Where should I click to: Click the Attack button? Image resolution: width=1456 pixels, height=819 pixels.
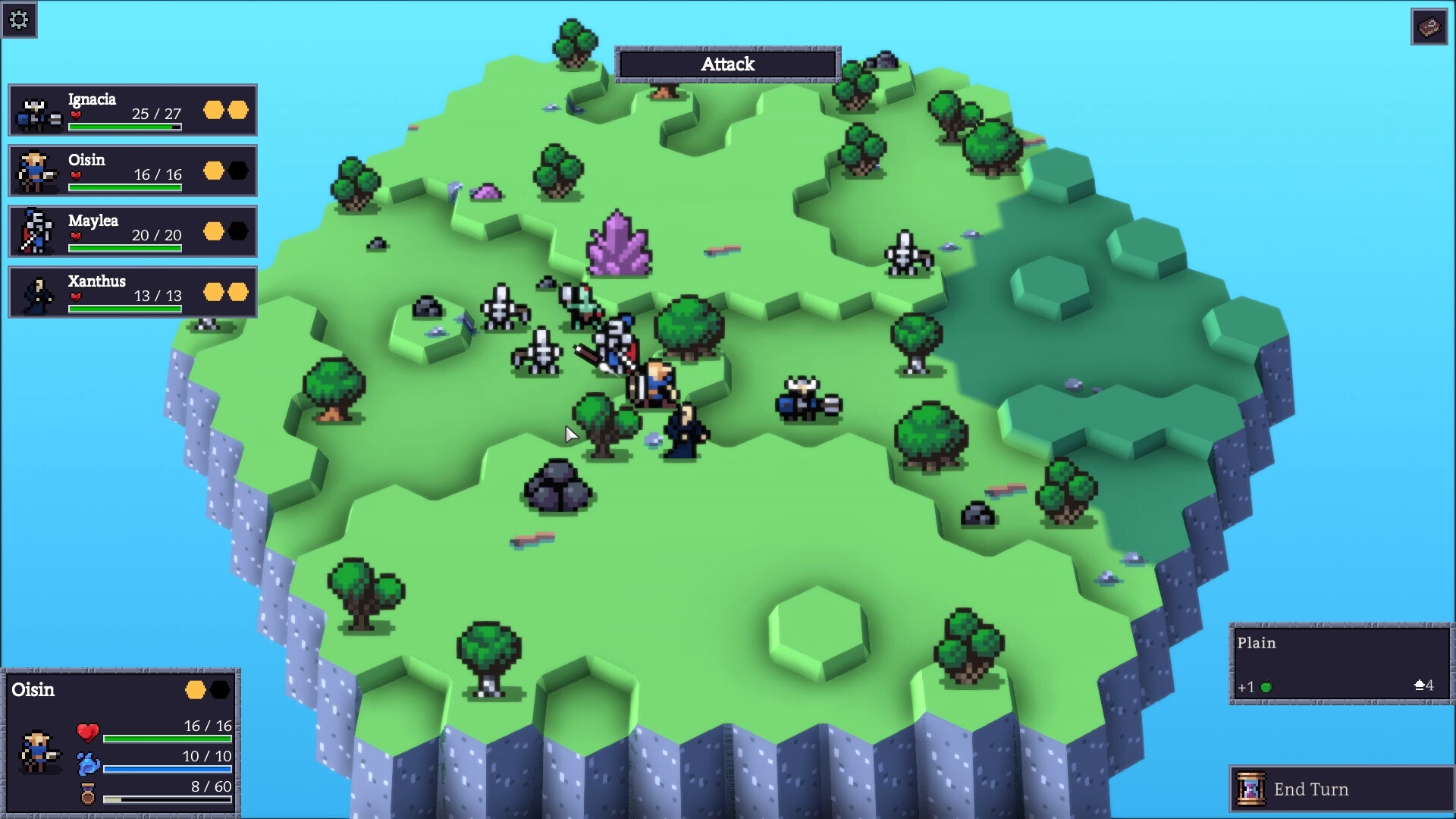726,64
